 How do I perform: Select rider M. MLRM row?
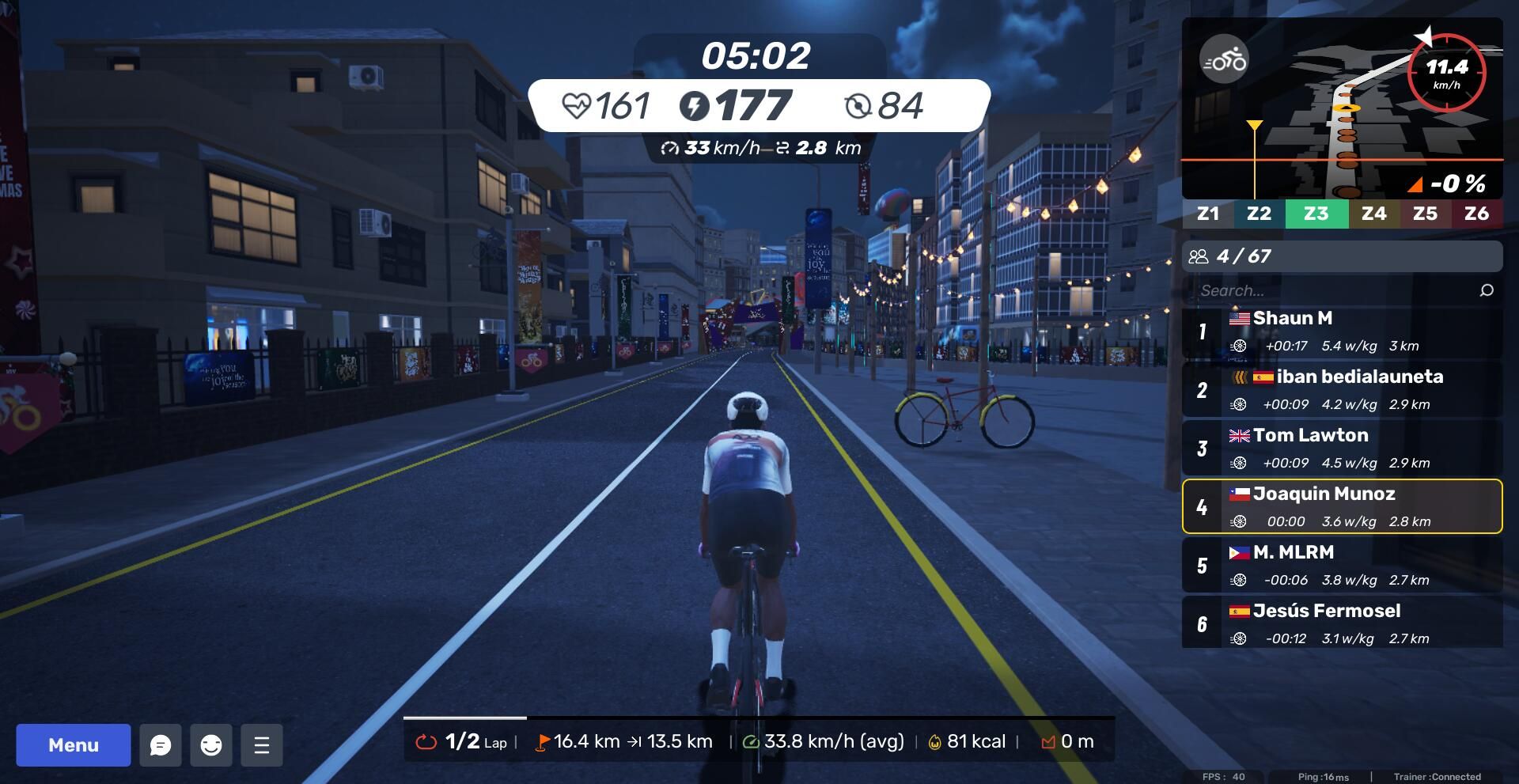[1342, 566]
